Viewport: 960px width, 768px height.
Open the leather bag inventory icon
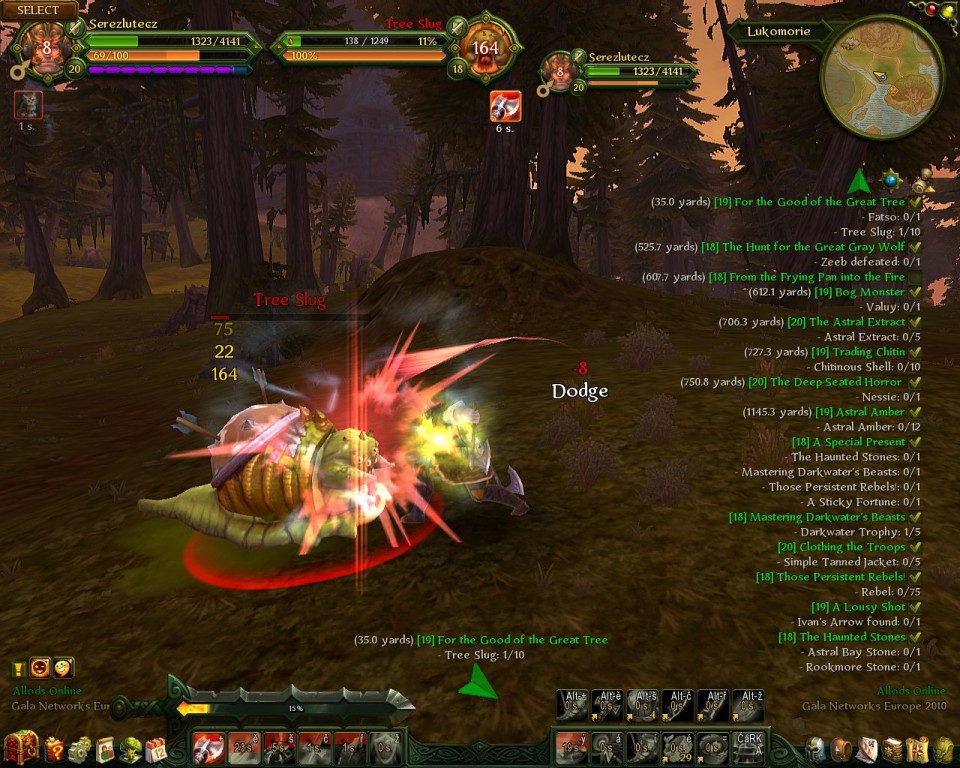click(841, 749)
